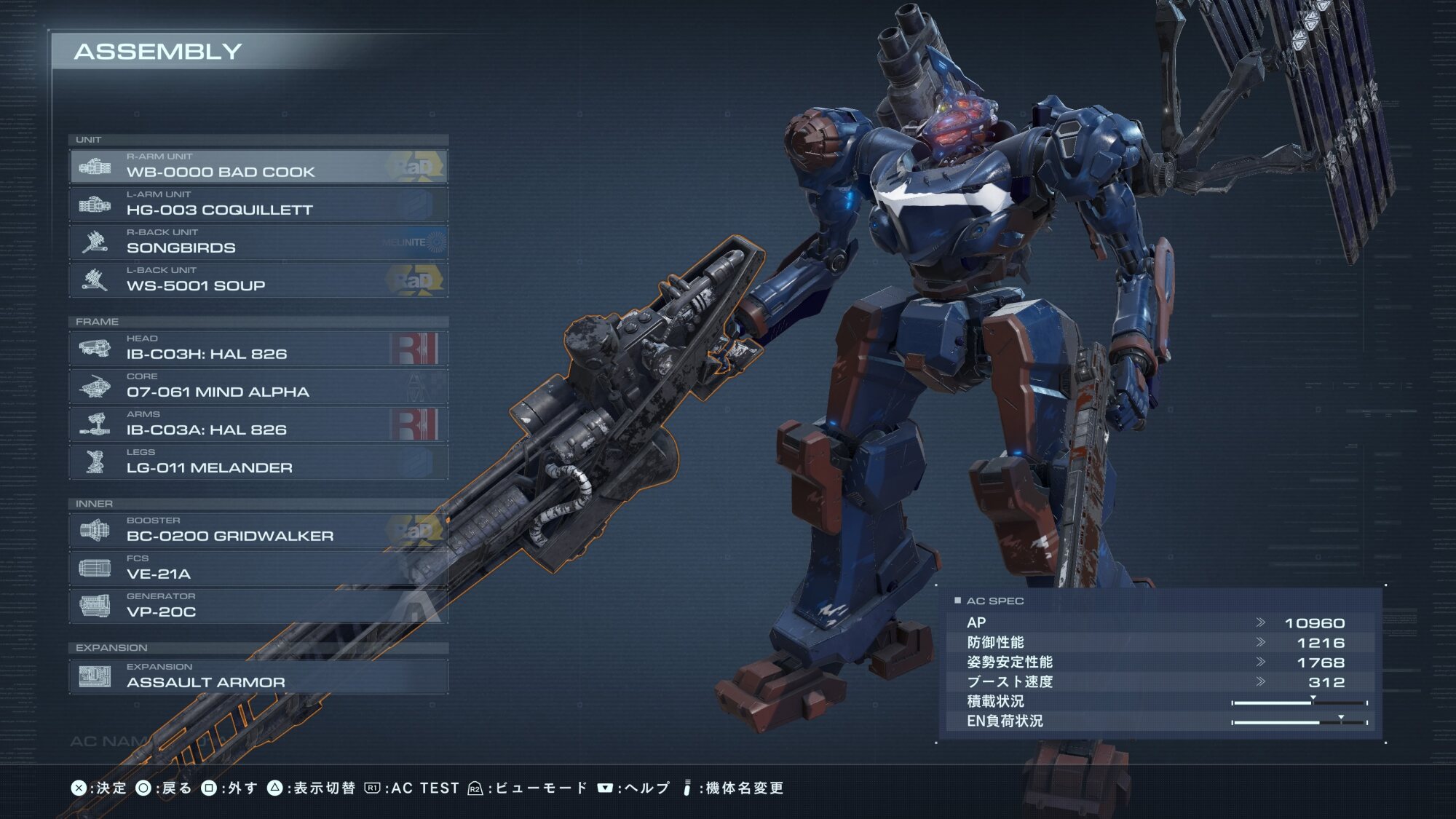
Task: Change the Generator VP-20C part
Action: pos(258,606)
